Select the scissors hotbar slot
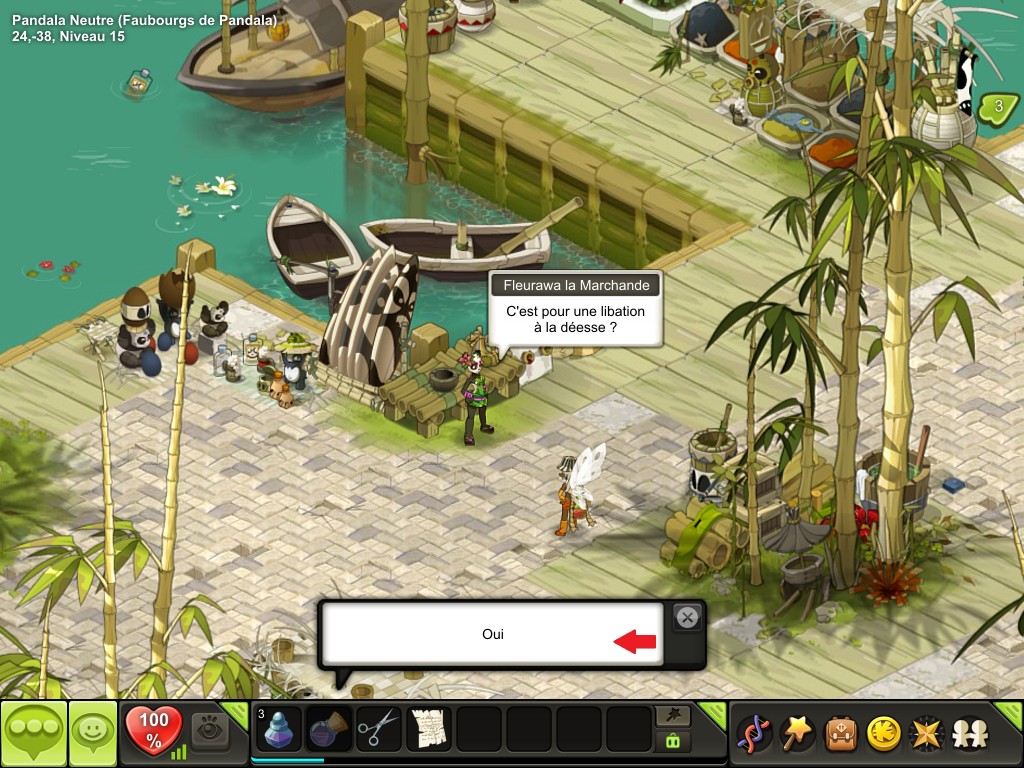The height and width of the screenshot is (768, 1024). (378, 729)
